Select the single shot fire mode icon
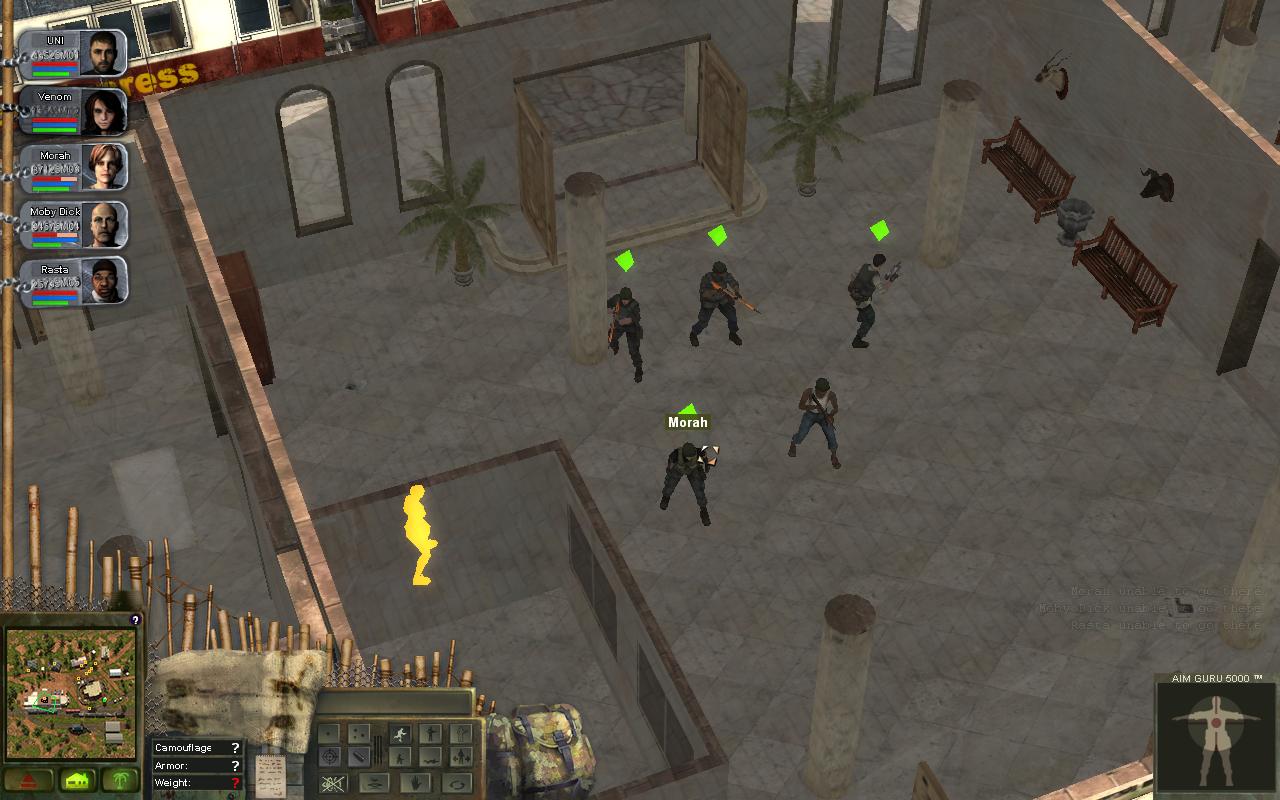The width and height of the screenshot is (1280, 800). coord(327,732)
